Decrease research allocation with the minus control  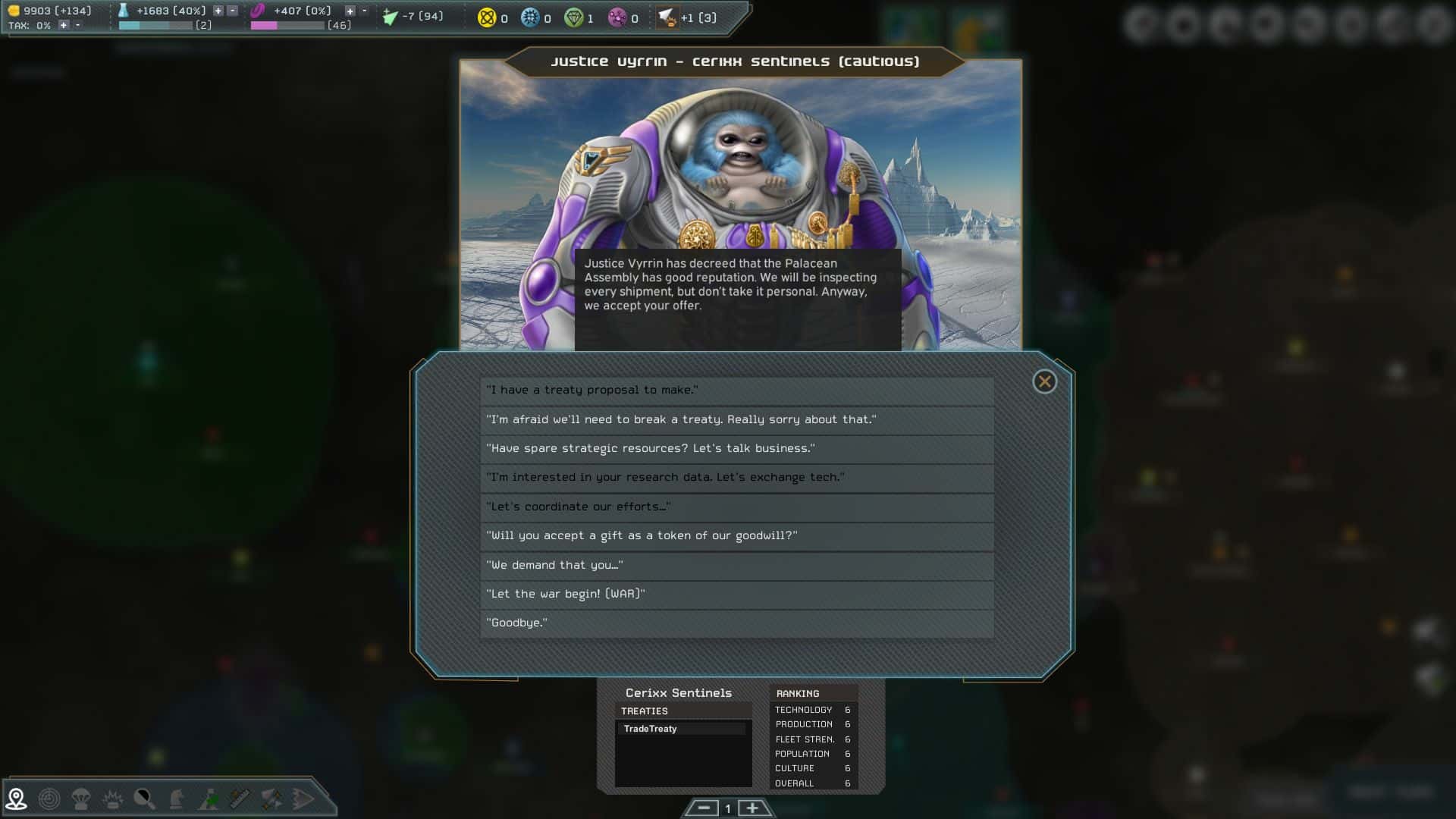click(x=231, y=11)
